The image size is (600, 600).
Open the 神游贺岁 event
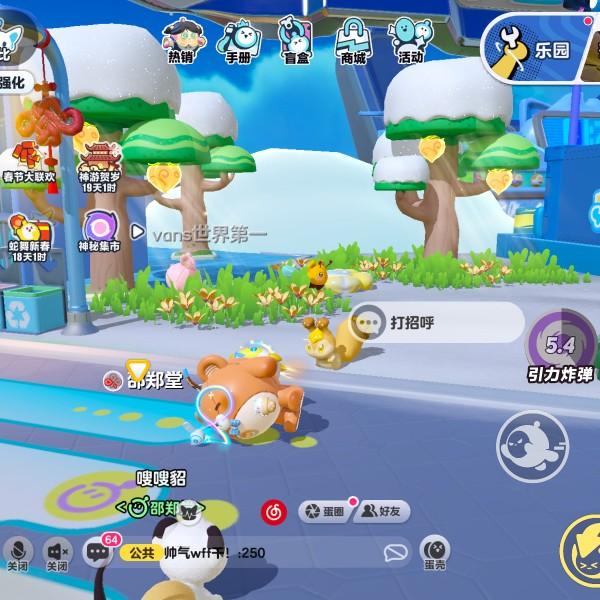(x=98, y=164)
